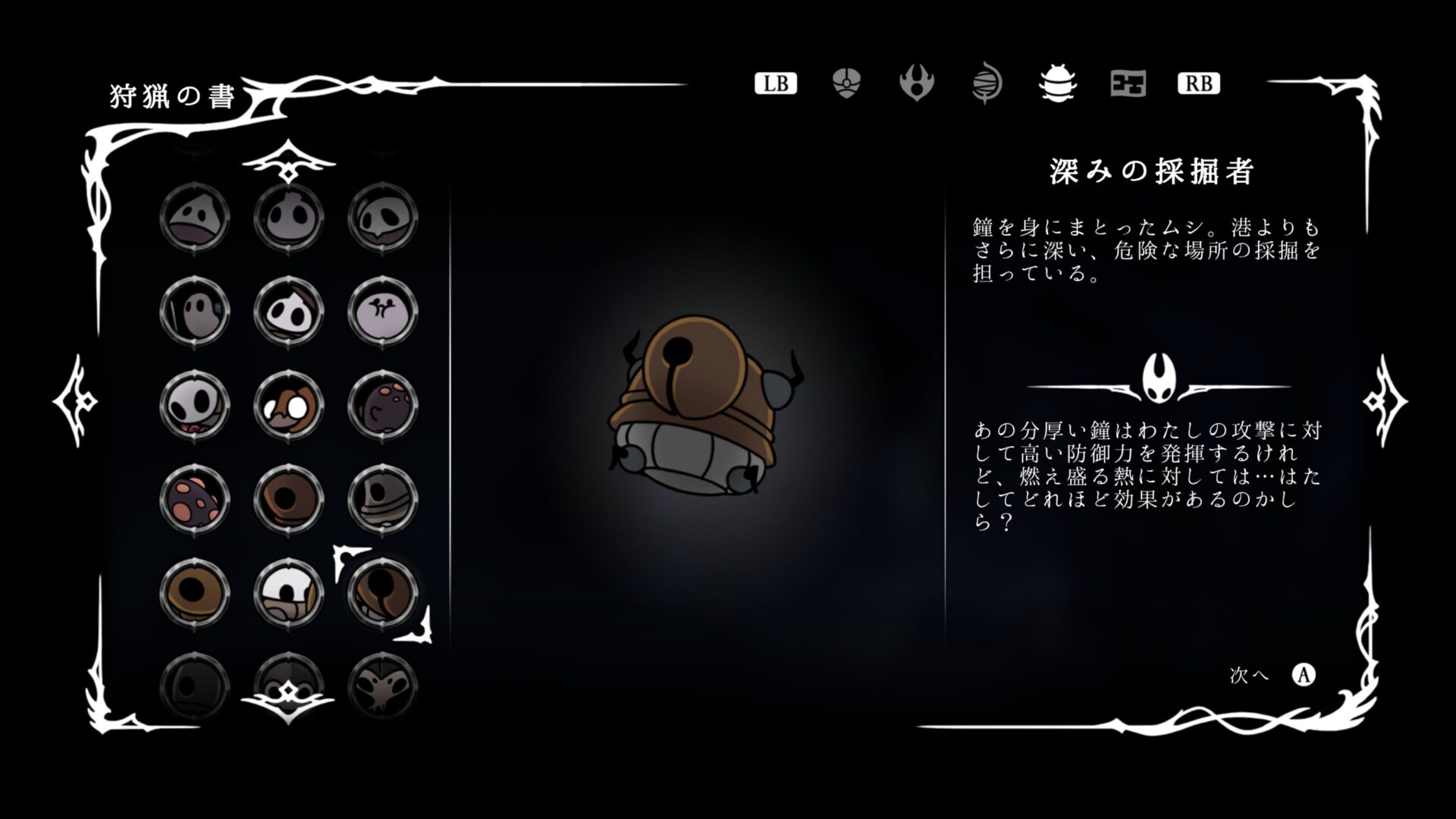Select the mask-shield equipment icon in top bar

point(845,84)
